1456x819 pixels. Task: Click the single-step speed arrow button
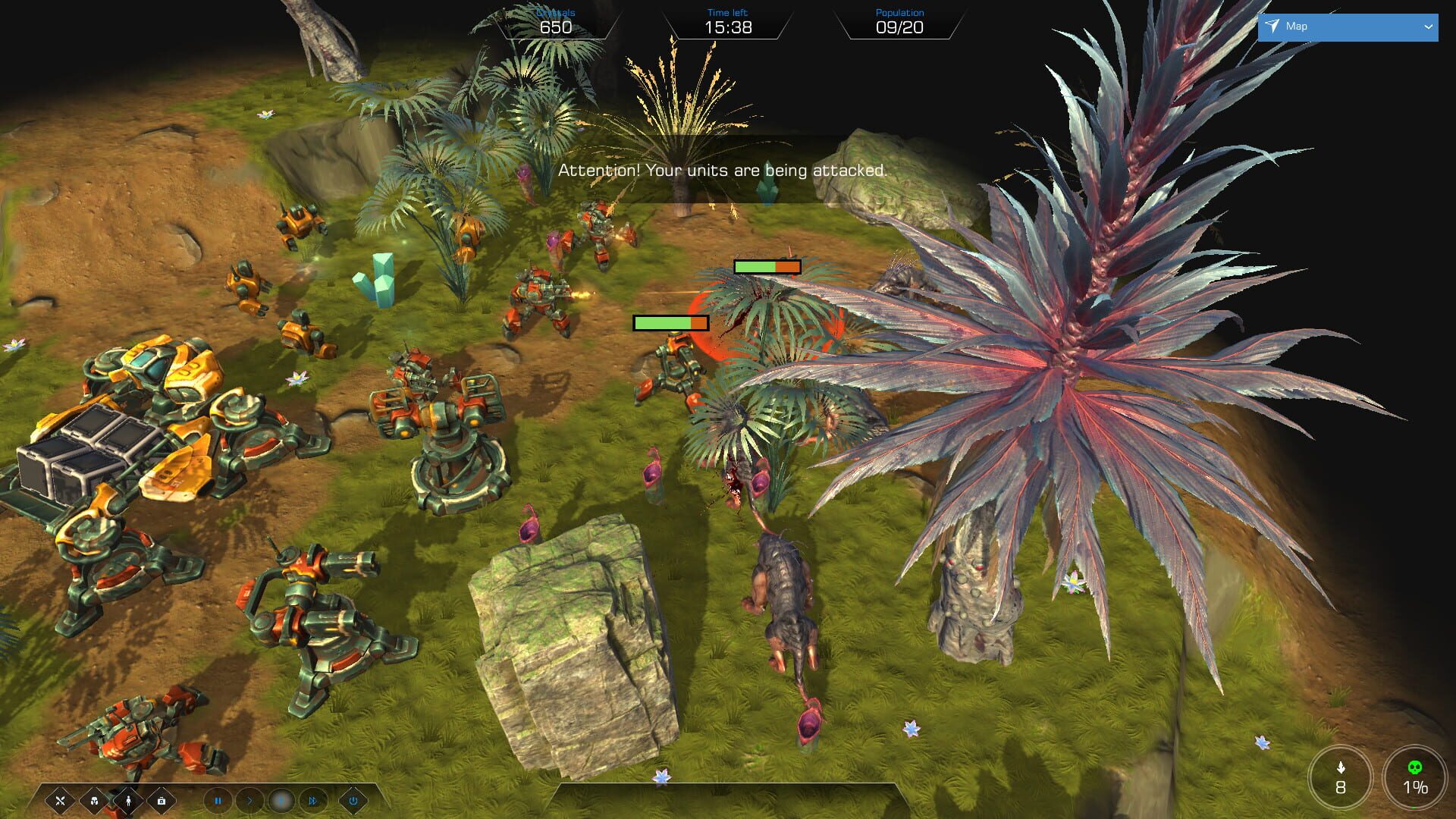[x=250, y=802]
